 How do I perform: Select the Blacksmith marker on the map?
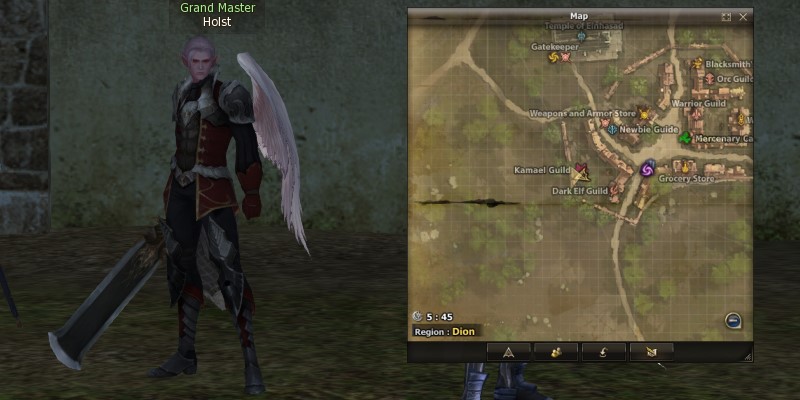(698, 64)
